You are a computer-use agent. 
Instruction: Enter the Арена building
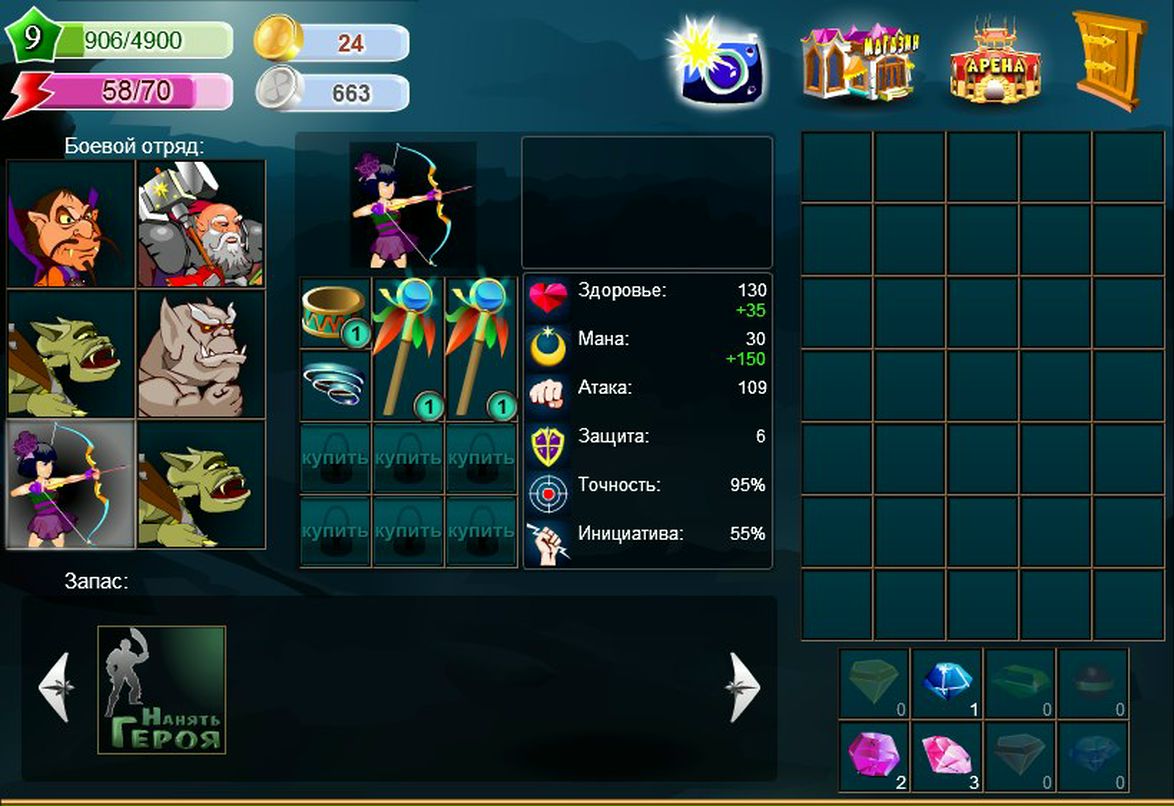pyautogui.click(x=995, y=62)
